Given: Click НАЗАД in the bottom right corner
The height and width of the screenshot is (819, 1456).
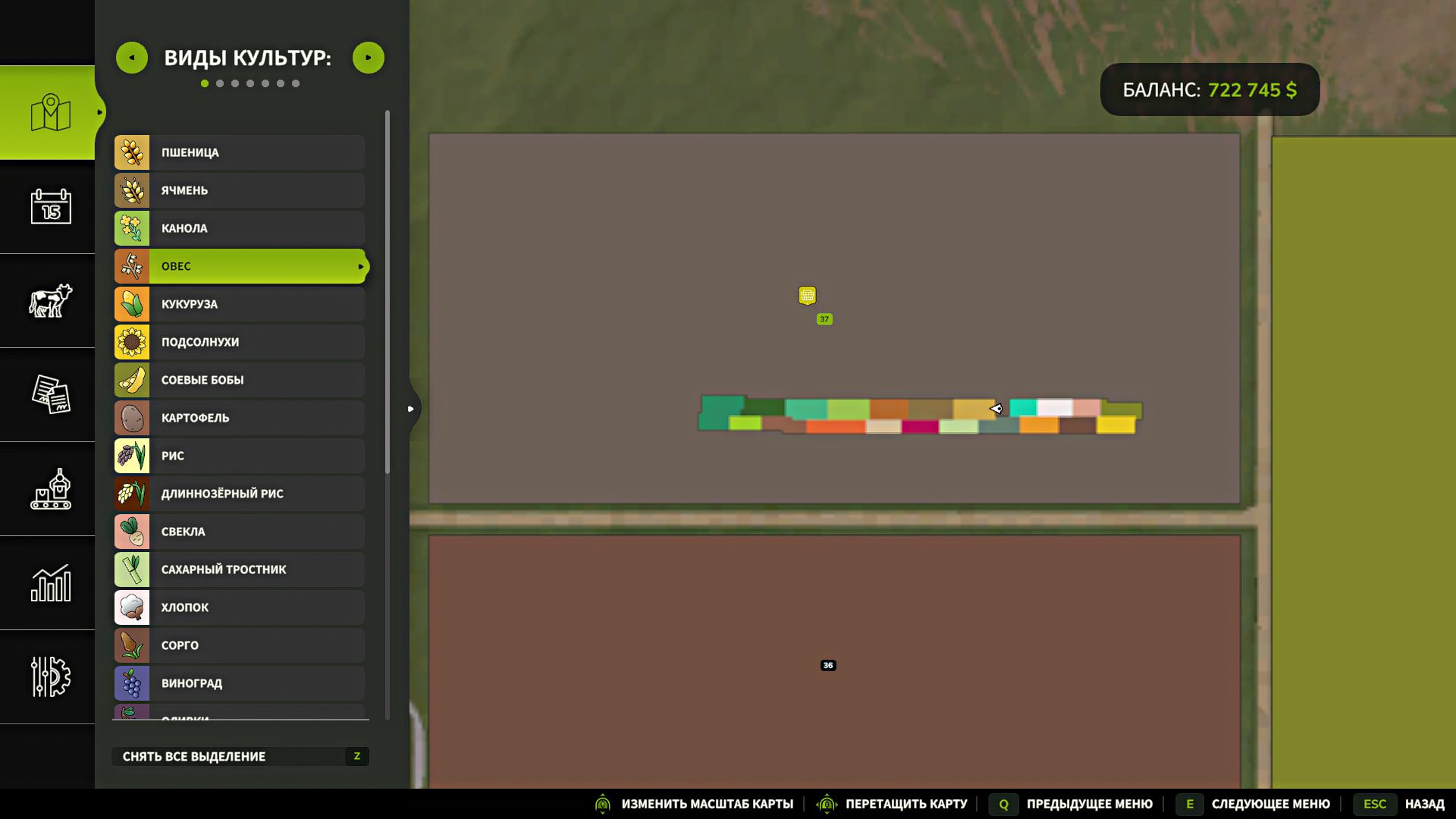Looking at the screenshot, I should point(1423,804).
